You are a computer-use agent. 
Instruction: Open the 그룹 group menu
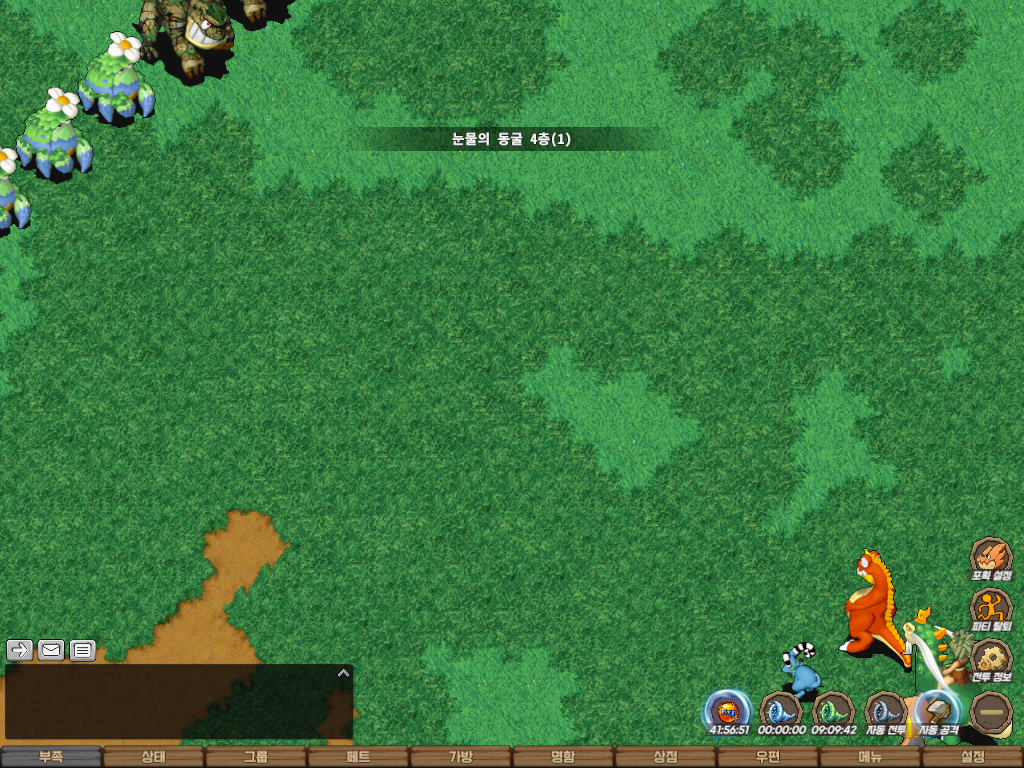coord(256,757)
